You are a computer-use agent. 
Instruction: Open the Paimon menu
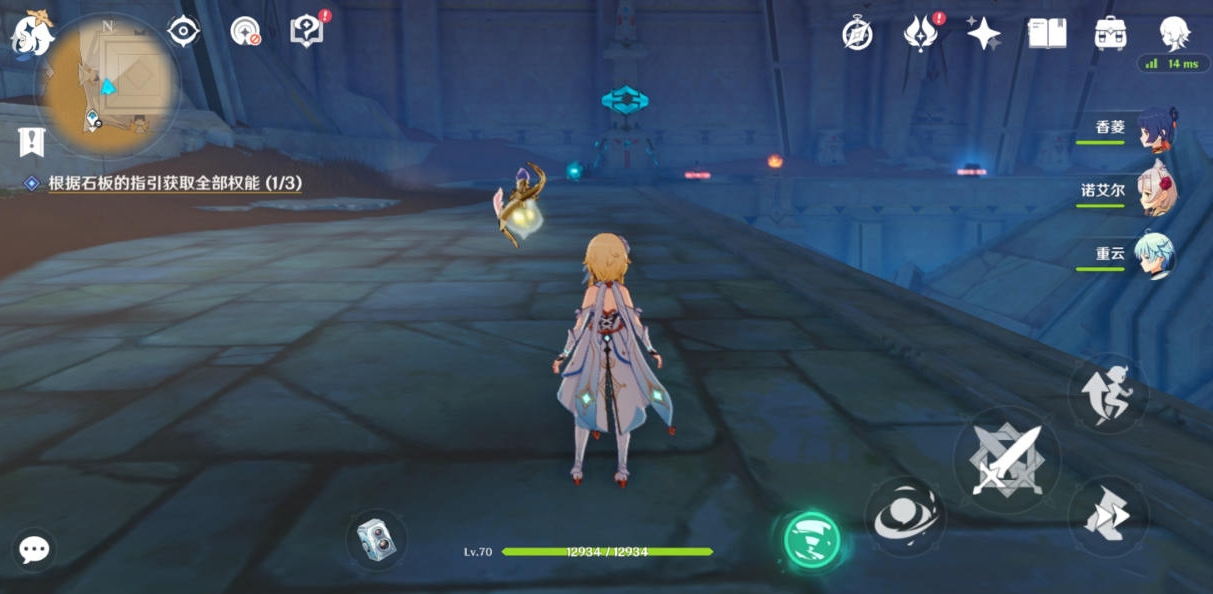[28, 33]
